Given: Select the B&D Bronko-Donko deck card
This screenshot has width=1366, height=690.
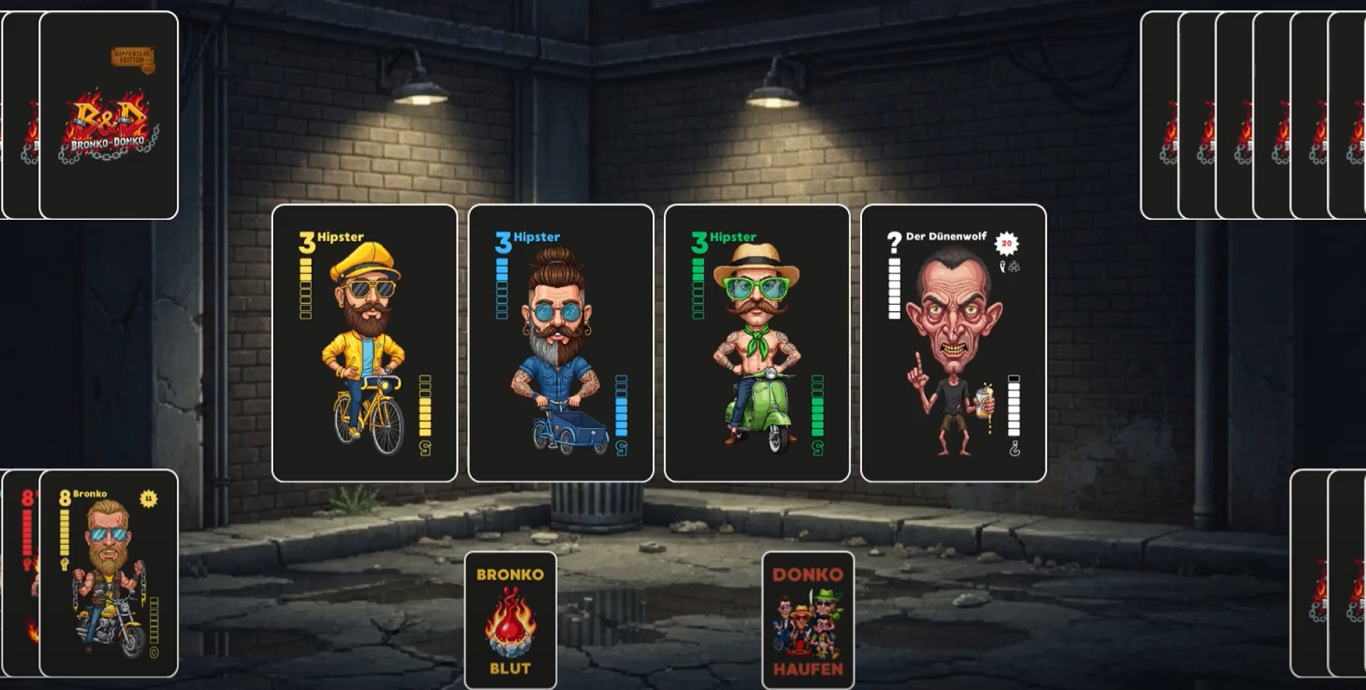Looking at the screenshot, I should (x=109, y=115).
